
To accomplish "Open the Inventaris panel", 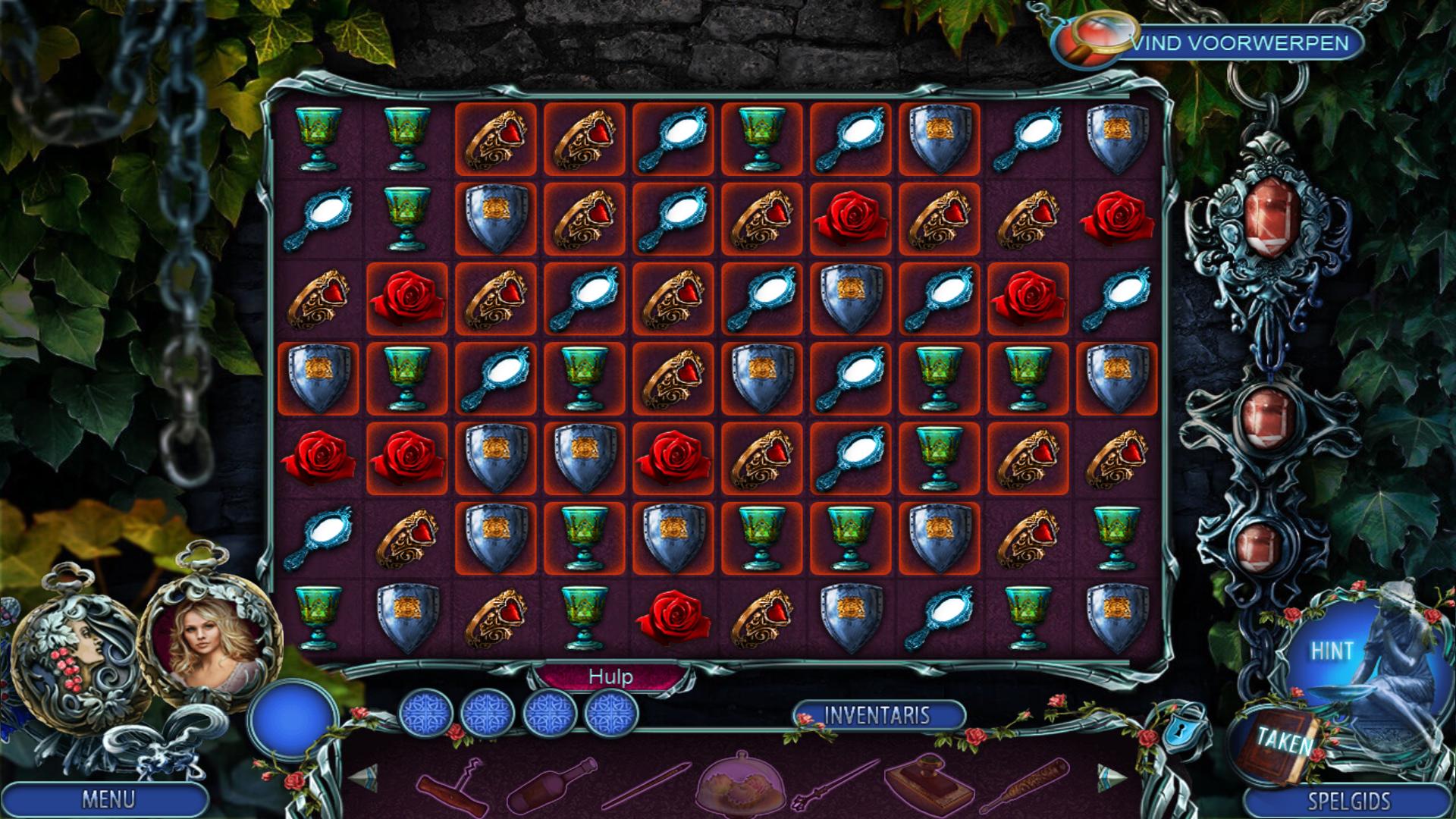I will [877, 715].
